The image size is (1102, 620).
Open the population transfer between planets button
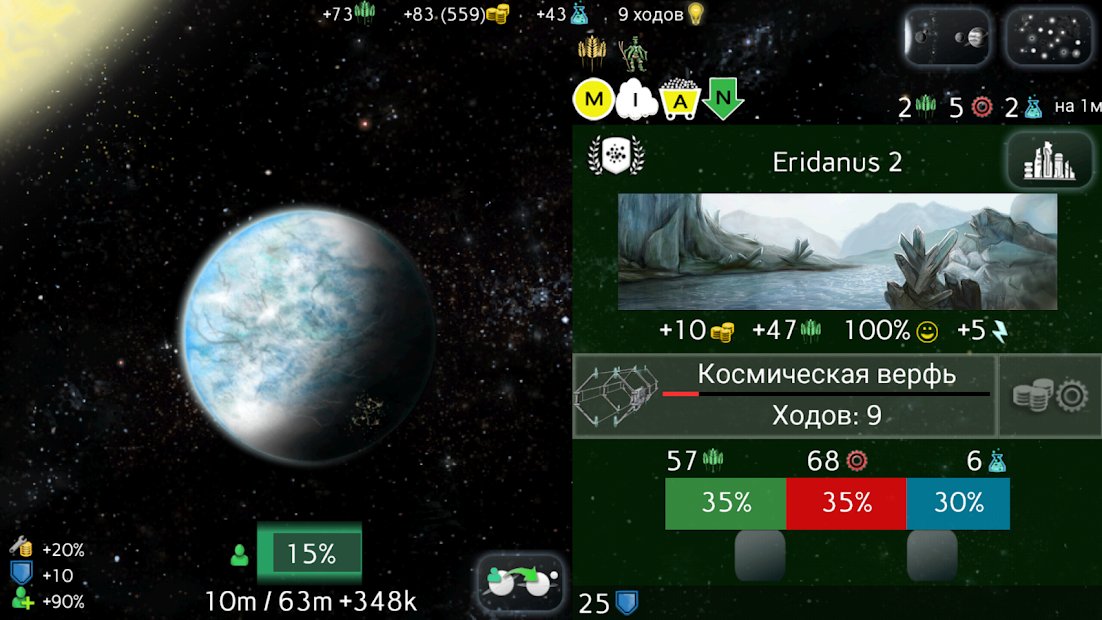(519, 582)
